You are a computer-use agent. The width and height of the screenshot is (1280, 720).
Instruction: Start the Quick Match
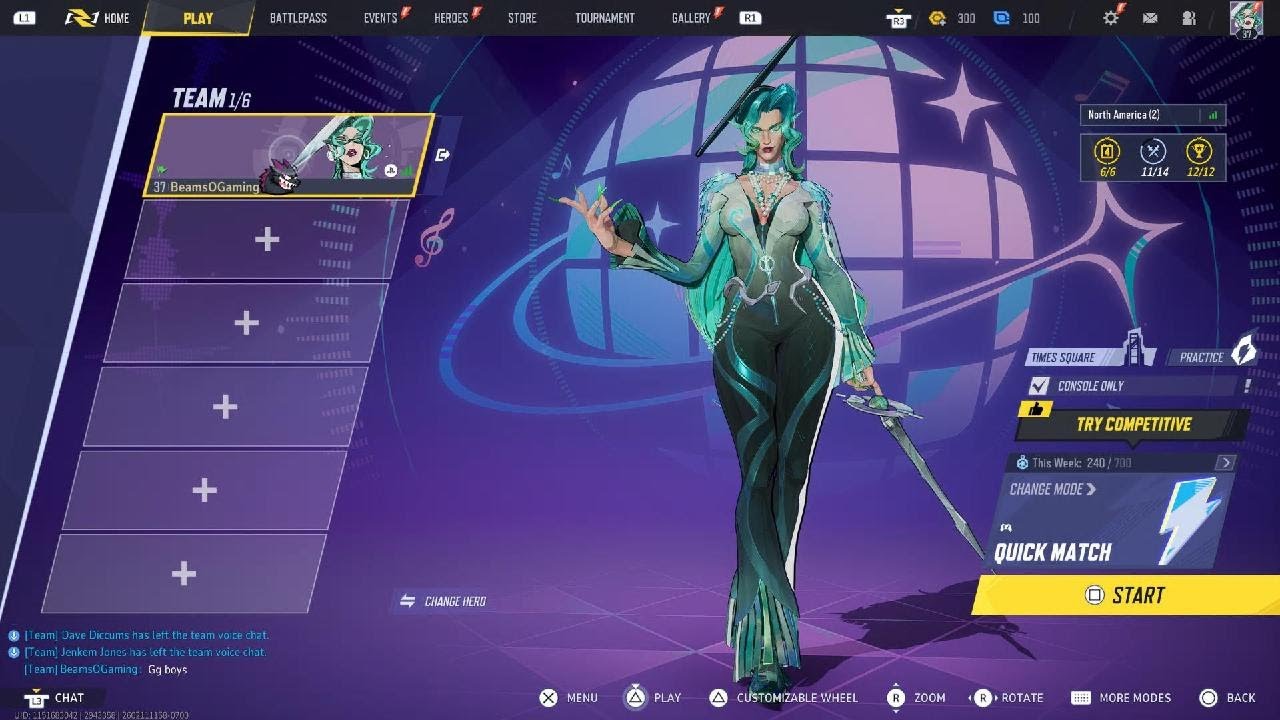(1126, 595)
